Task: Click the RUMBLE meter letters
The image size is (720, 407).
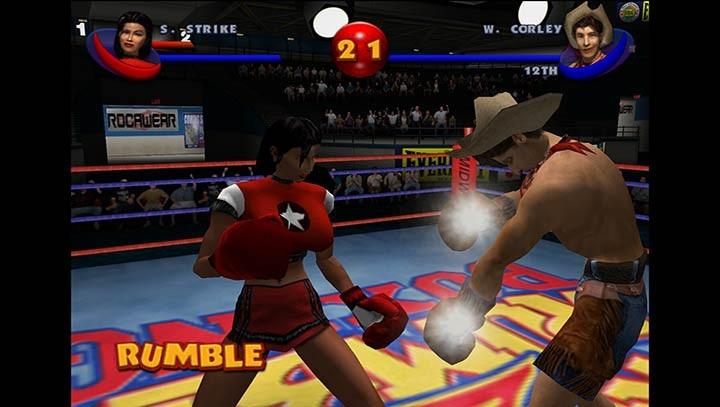Action: click(x=190, y=355)
